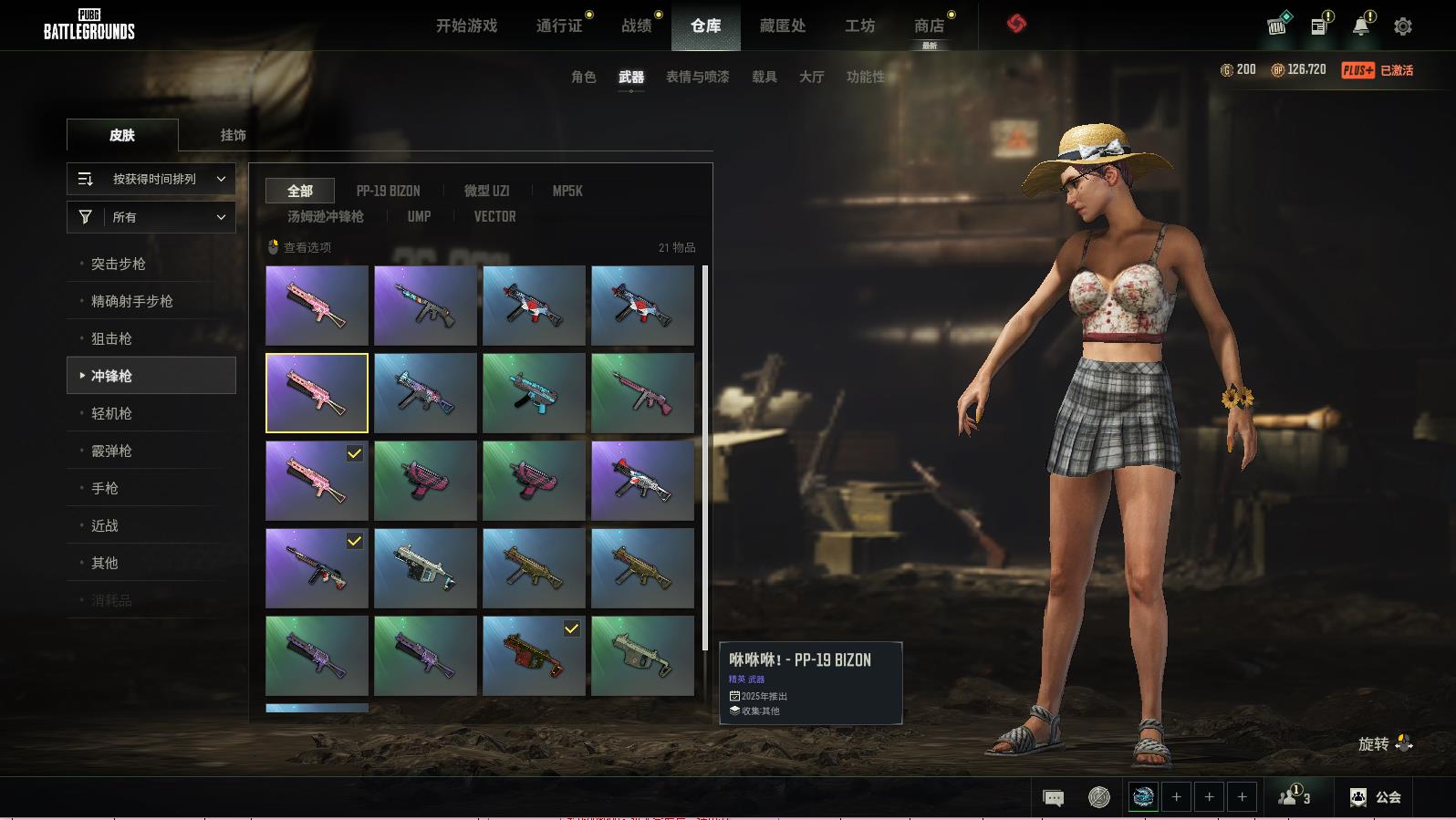The width and height of the screenshot is (1456, 820).
Task: Choose the 狙击枪 category
Action: click(x=111, y=338)
